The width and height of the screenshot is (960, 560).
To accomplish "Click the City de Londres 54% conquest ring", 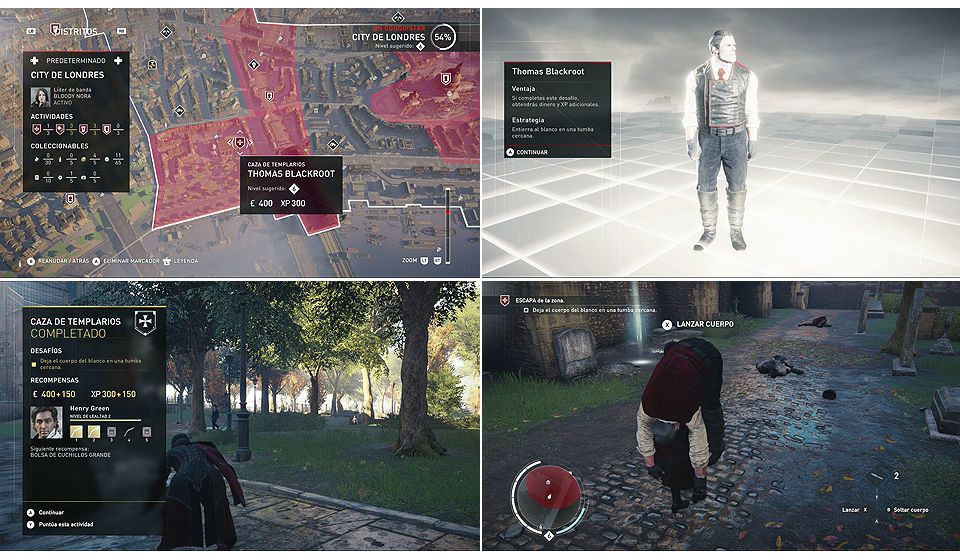I will point(443,37).
